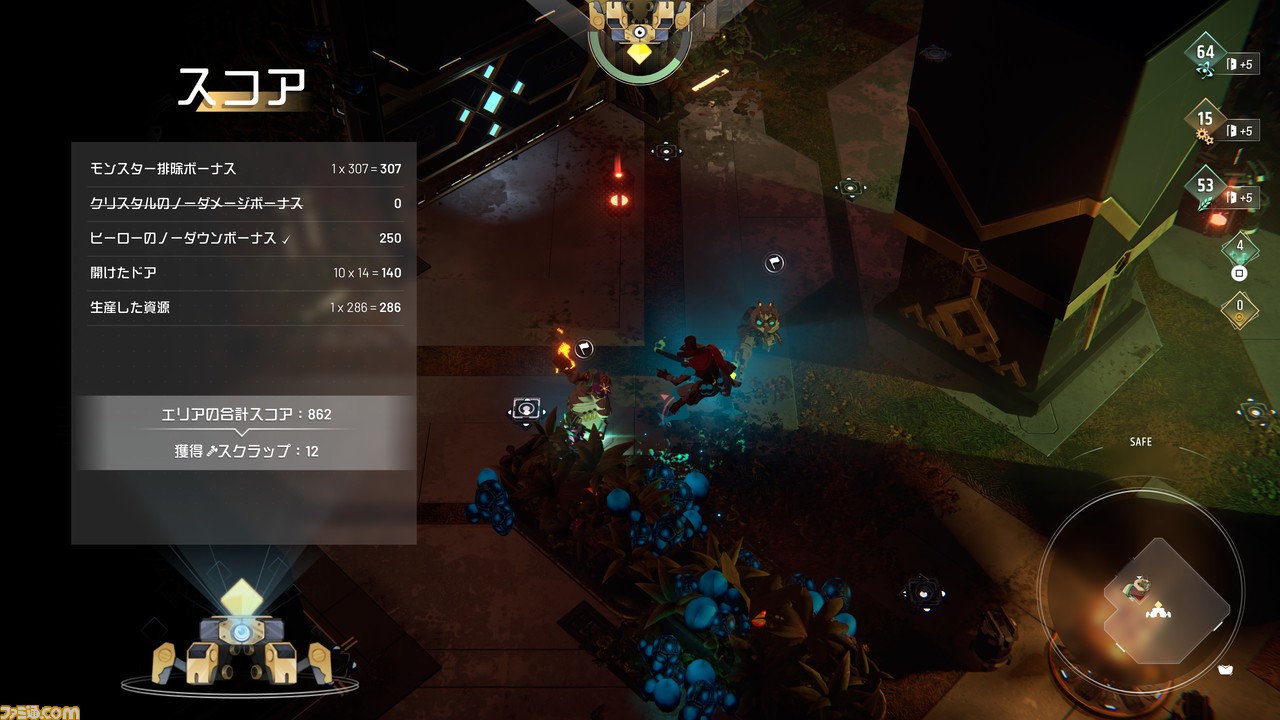Image resolution: width=1280 pixels, height=720 pixels.
Task: Select the science resource icon showing 64
Action: click(x=1205, y=57)
